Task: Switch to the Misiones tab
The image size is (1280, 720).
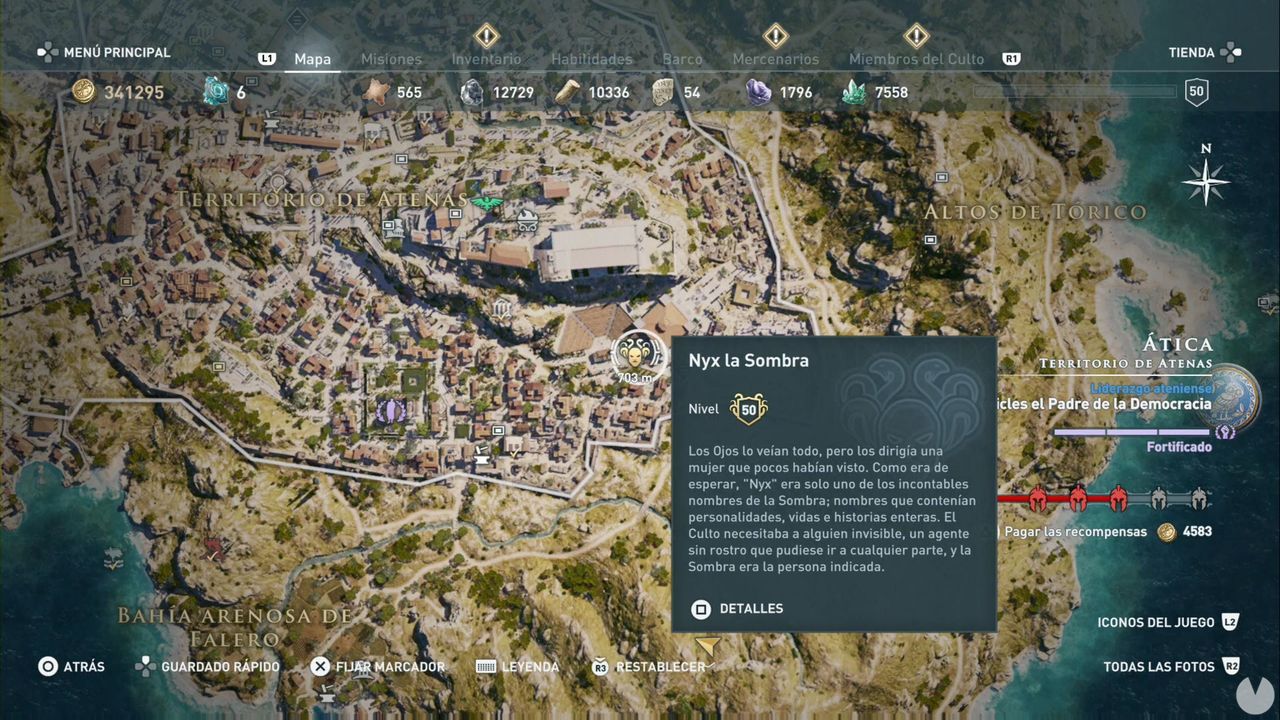Action: point(391,59)
